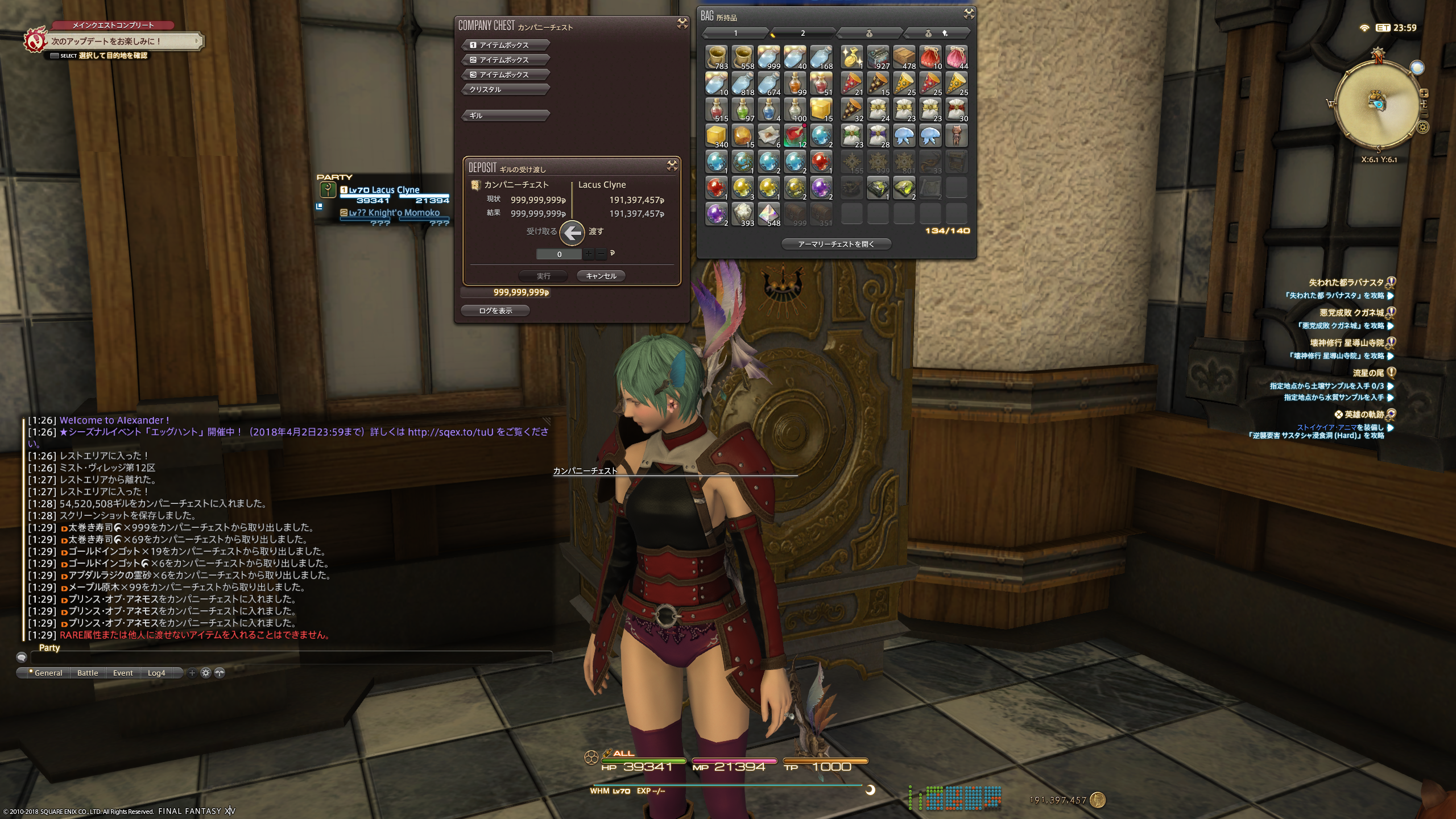The image size is (1456, 819).
Task: Increase gil amount with the plus stepper
Action: coord(589,254)
